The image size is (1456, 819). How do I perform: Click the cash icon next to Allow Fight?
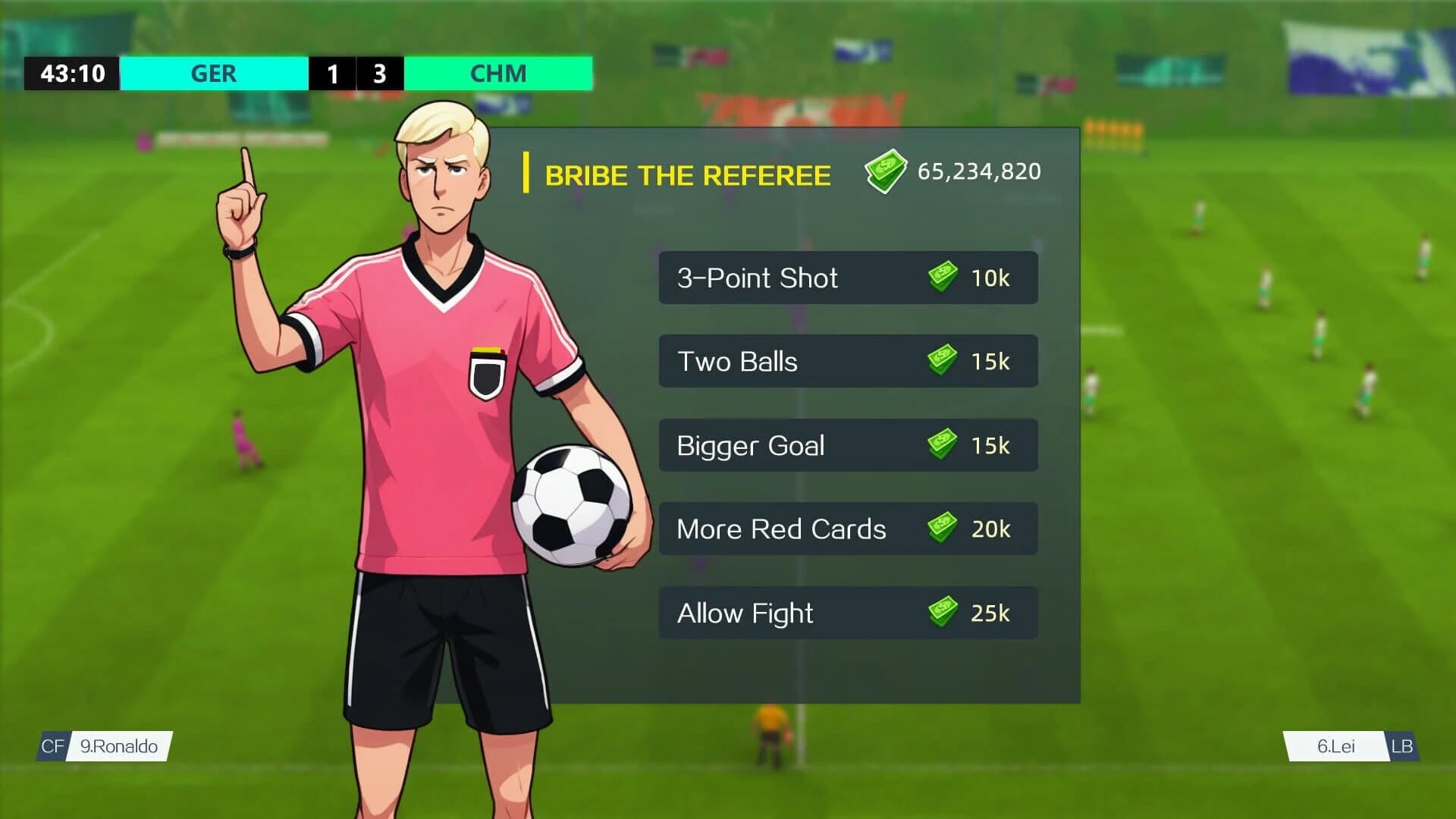(941, 613)
